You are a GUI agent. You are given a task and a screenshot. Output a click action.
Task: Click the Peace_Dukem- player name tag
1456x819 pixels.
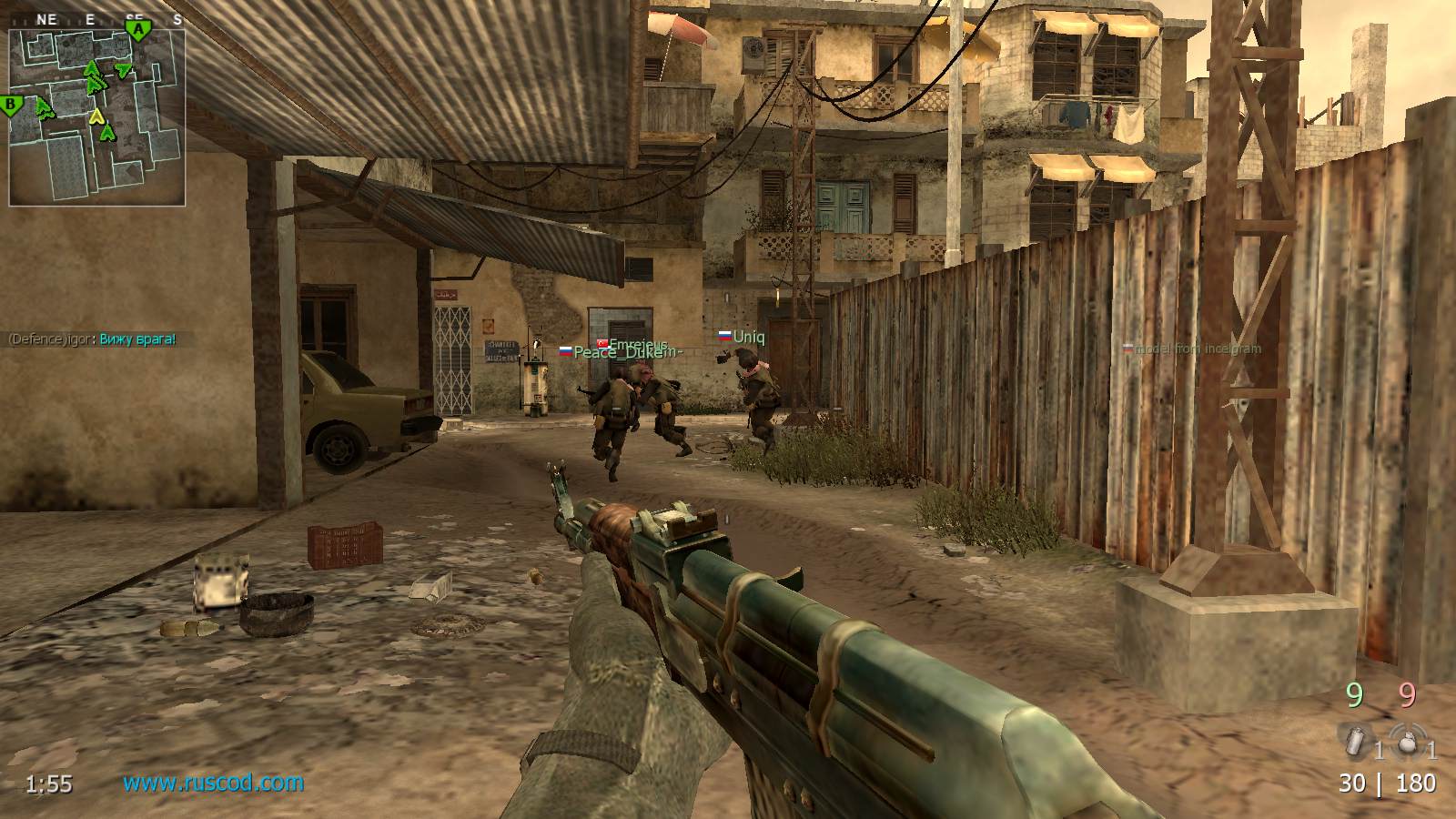pos(613,352)
